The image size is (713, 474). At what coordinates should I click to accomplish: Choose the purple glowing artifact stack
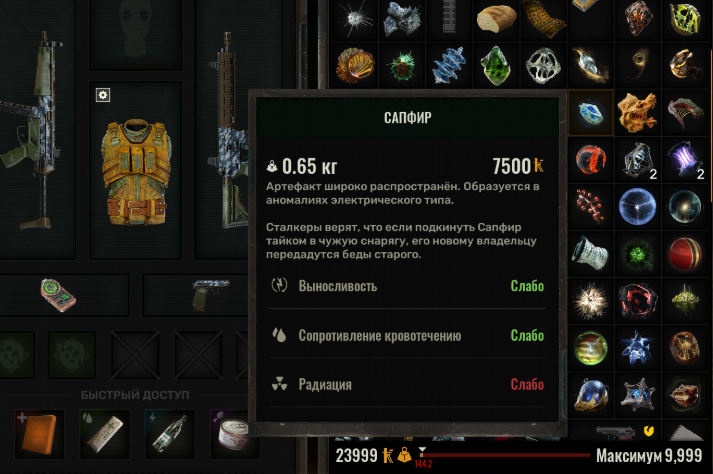(684, 158)
